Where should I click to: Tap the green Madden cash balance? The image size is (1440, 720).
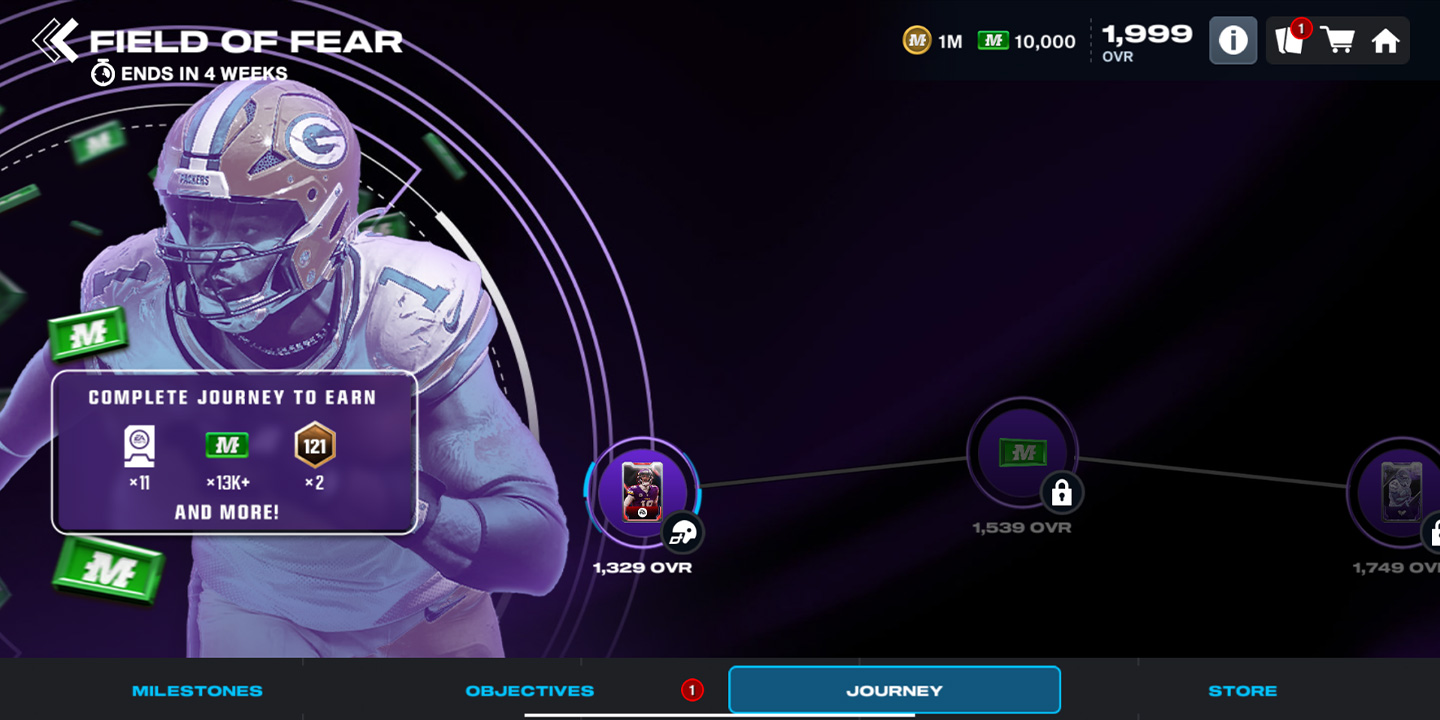point(1027,41)
